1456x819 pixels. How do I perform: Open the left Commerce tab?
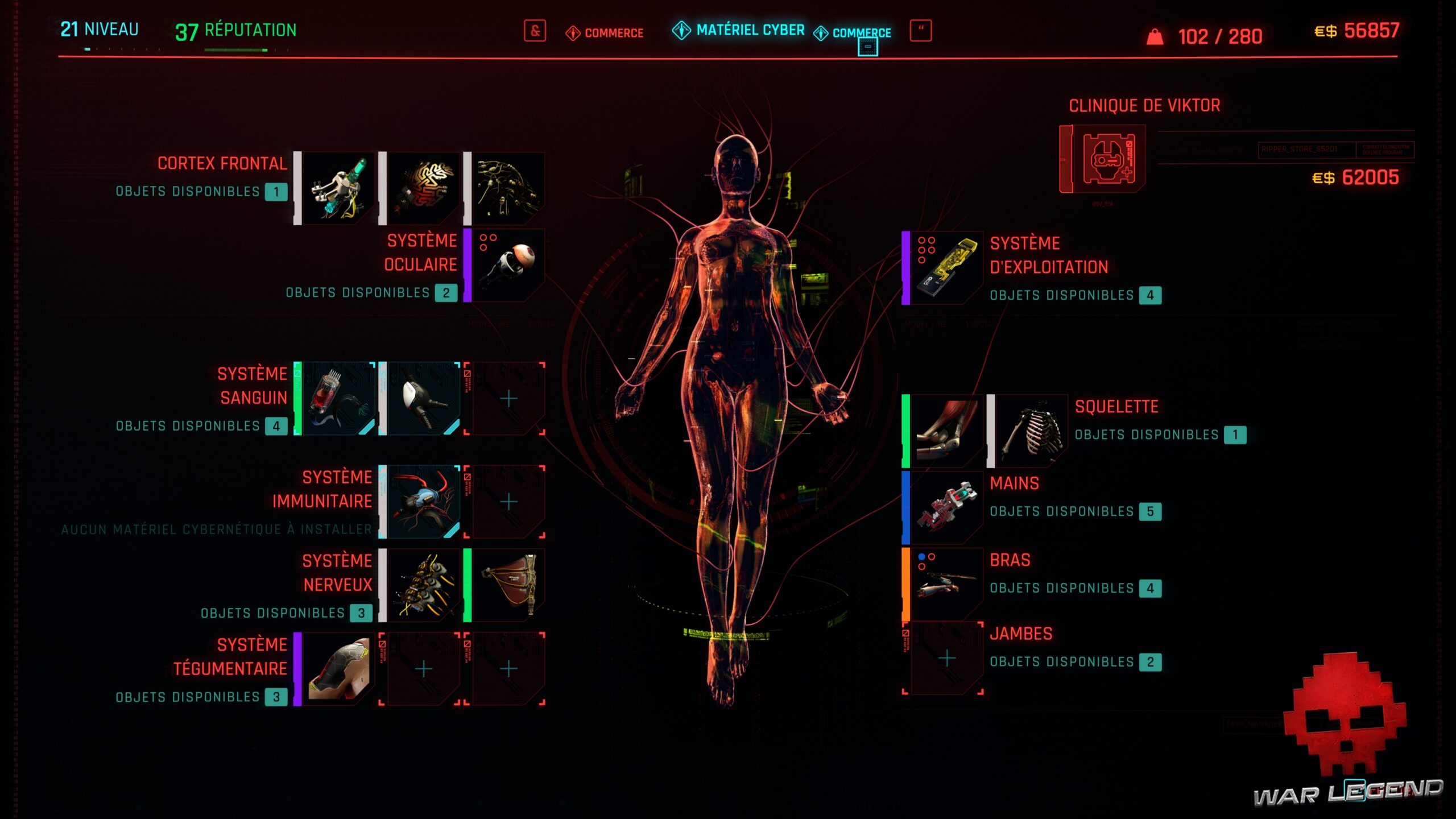point(605,33)
